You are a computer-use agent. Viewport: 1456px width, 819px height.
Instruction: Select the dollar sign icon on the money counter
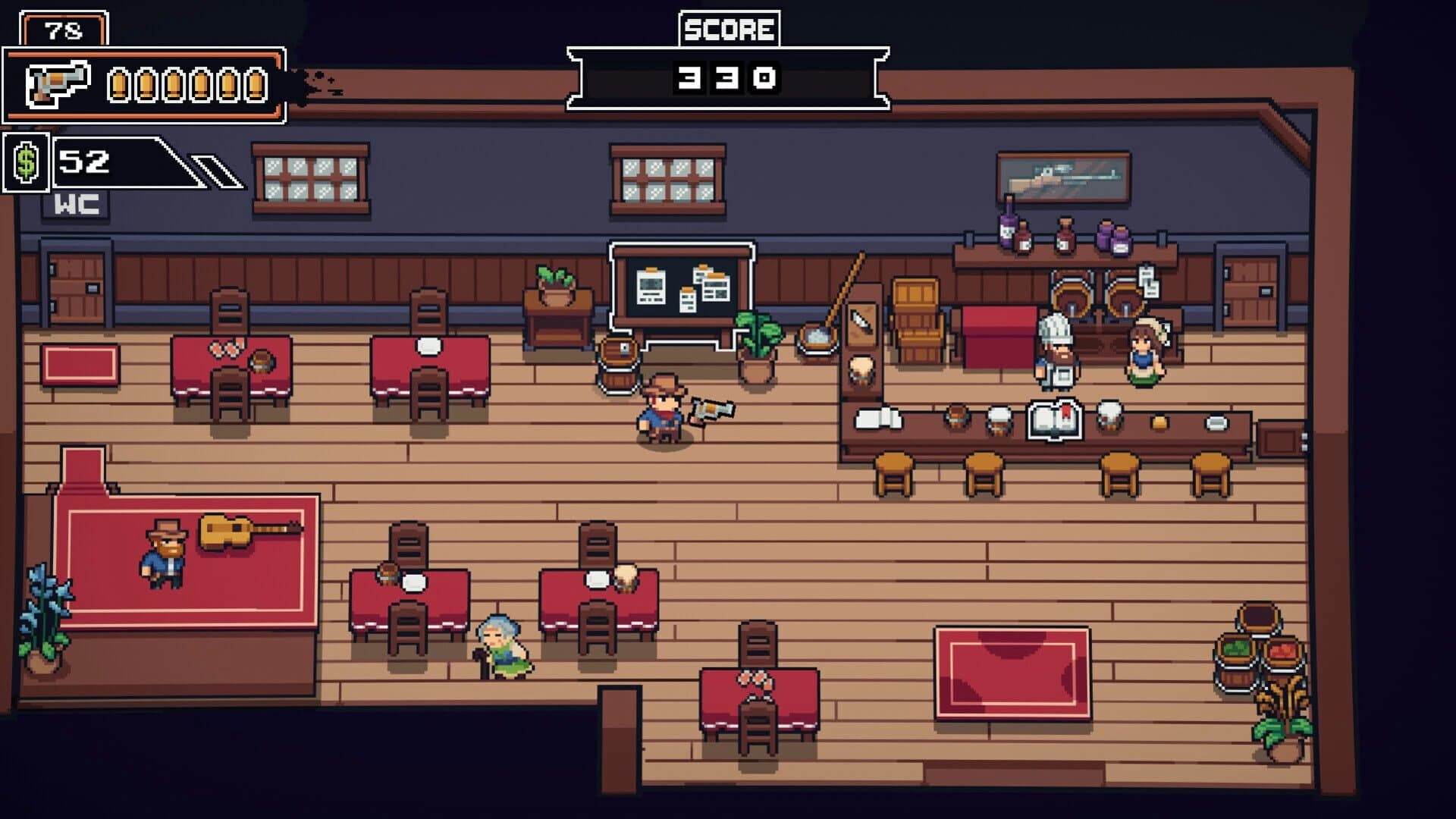point(25,163)
